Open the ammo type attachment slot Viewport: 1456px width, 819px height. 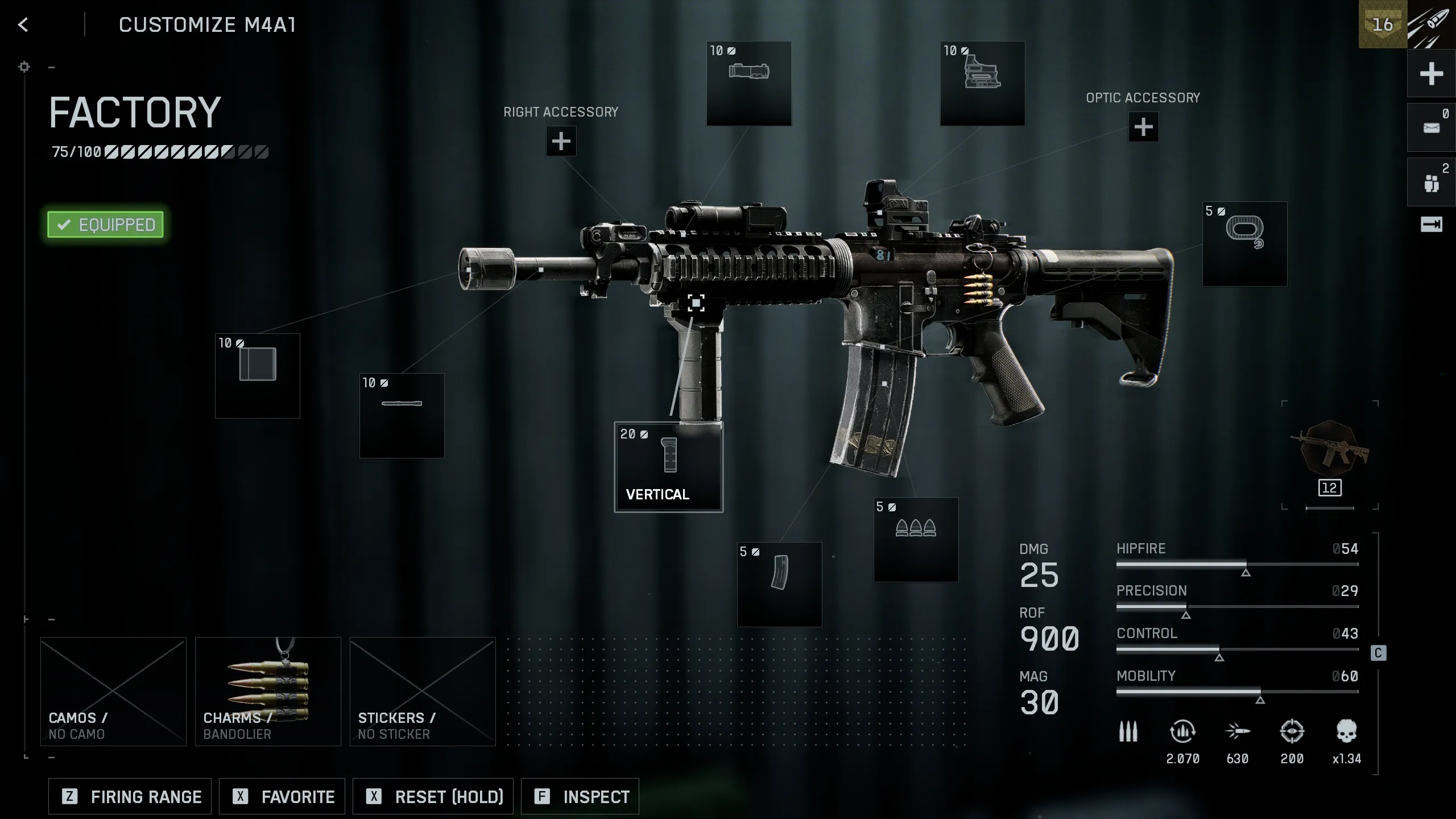(916, 540)
